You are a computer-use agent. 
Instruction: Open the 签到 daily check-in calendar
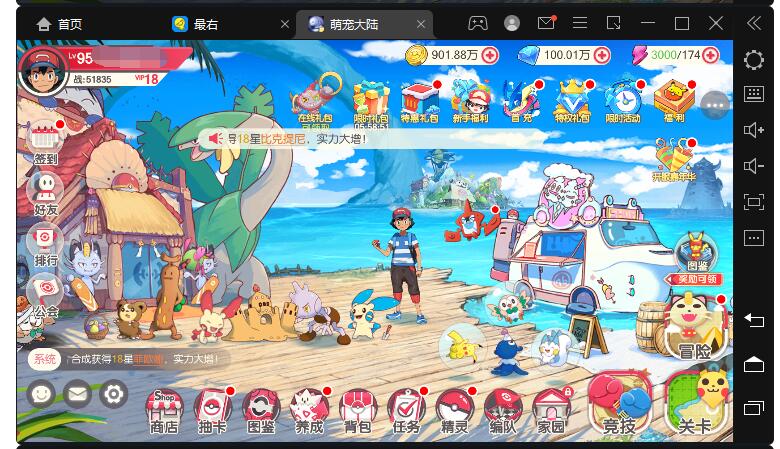(x=45, y=140)
